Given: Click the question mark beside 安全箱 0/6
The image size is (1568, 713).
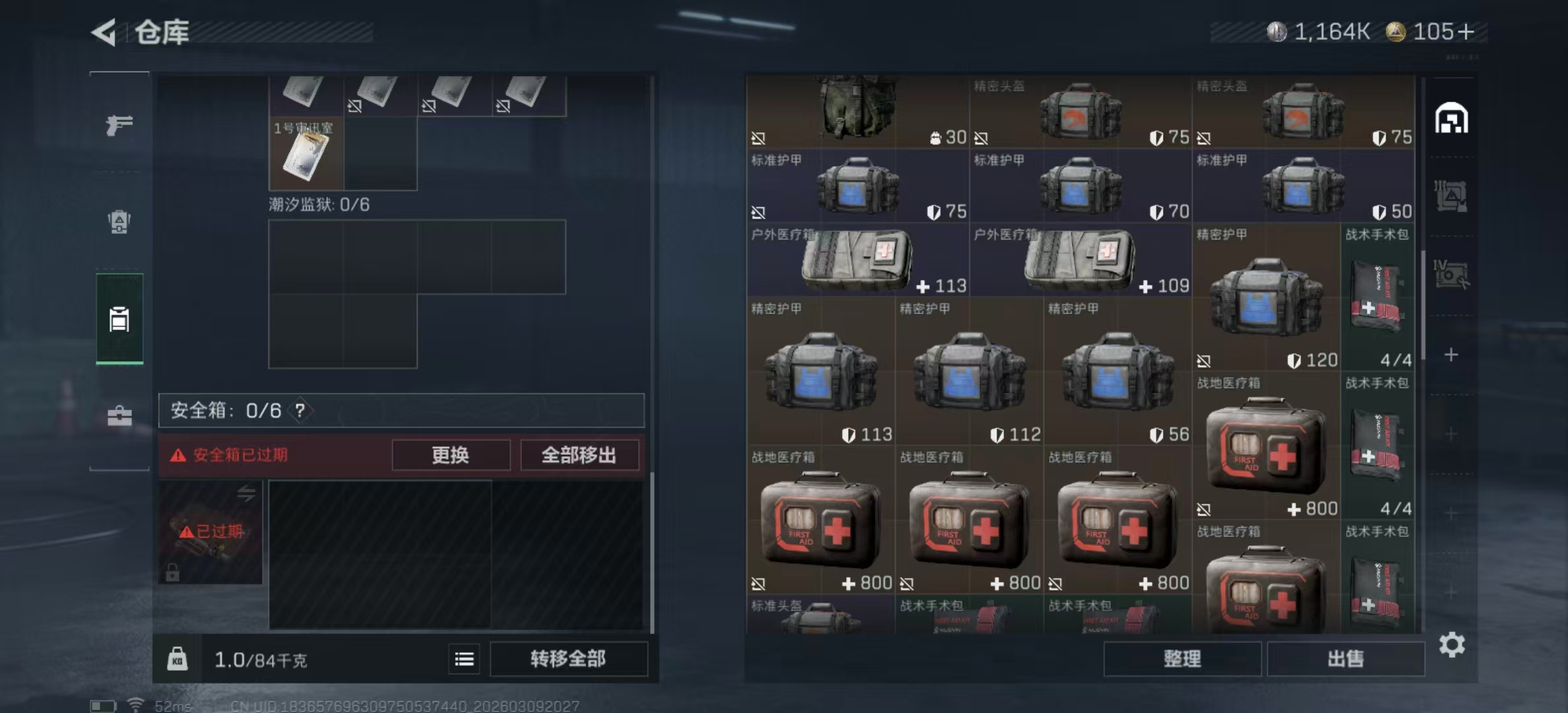Looking at the screenshot, I should (x=300, y=410).
